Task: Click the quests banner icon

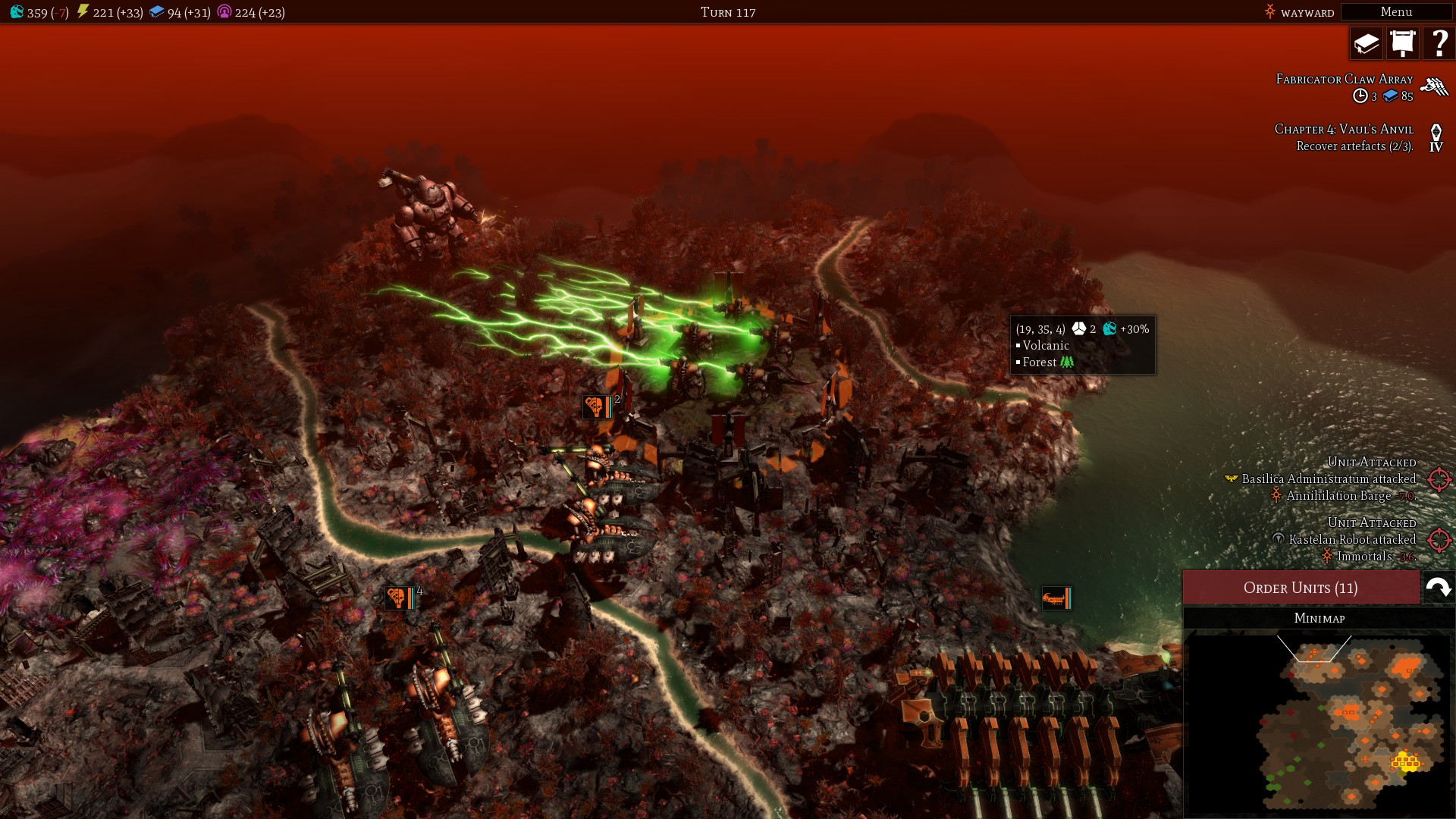Action: 1403,43
